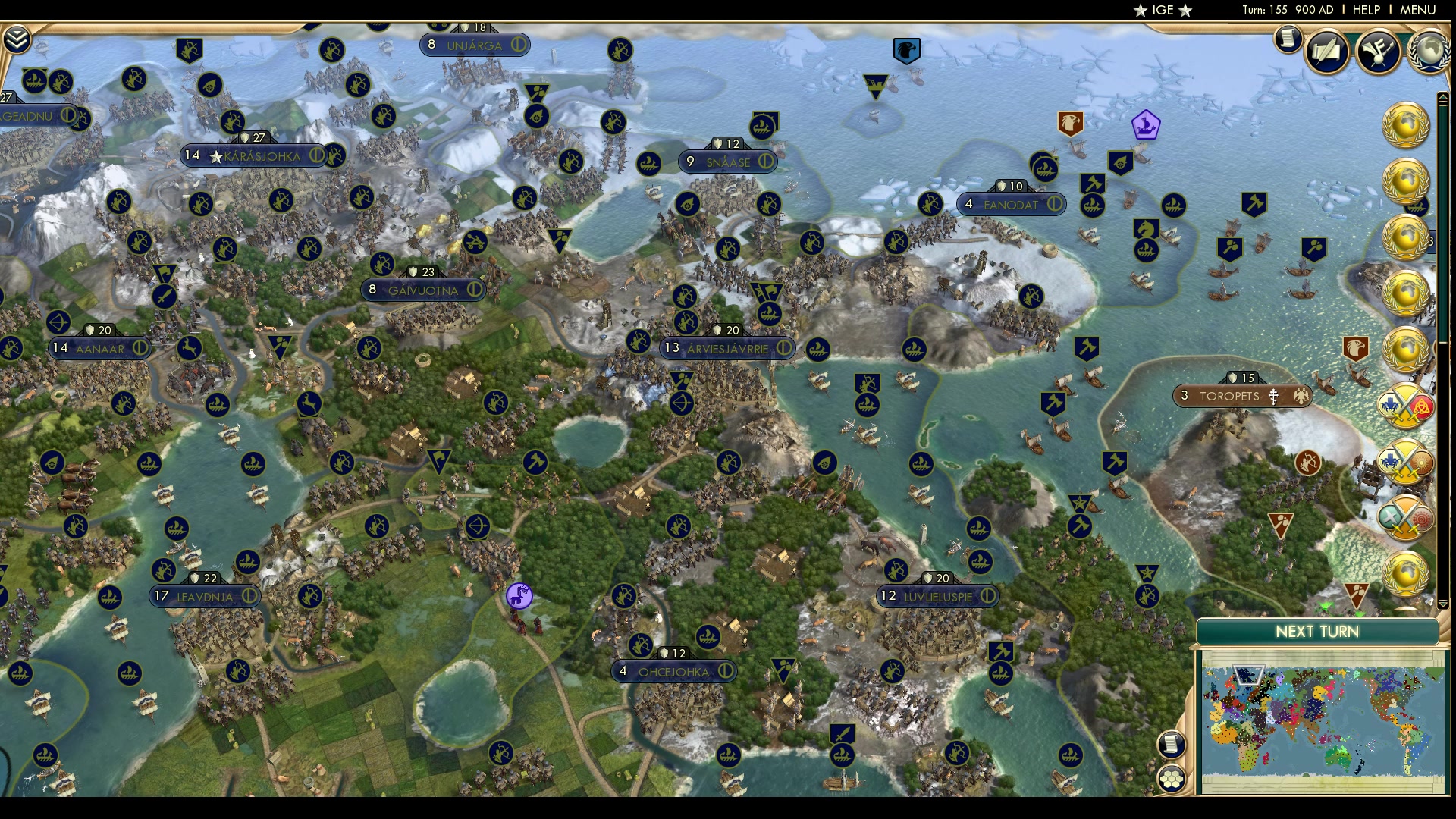Open the Culture overview icon
This screenshot has width=1456, height=819.
(x=1378, y=52)
